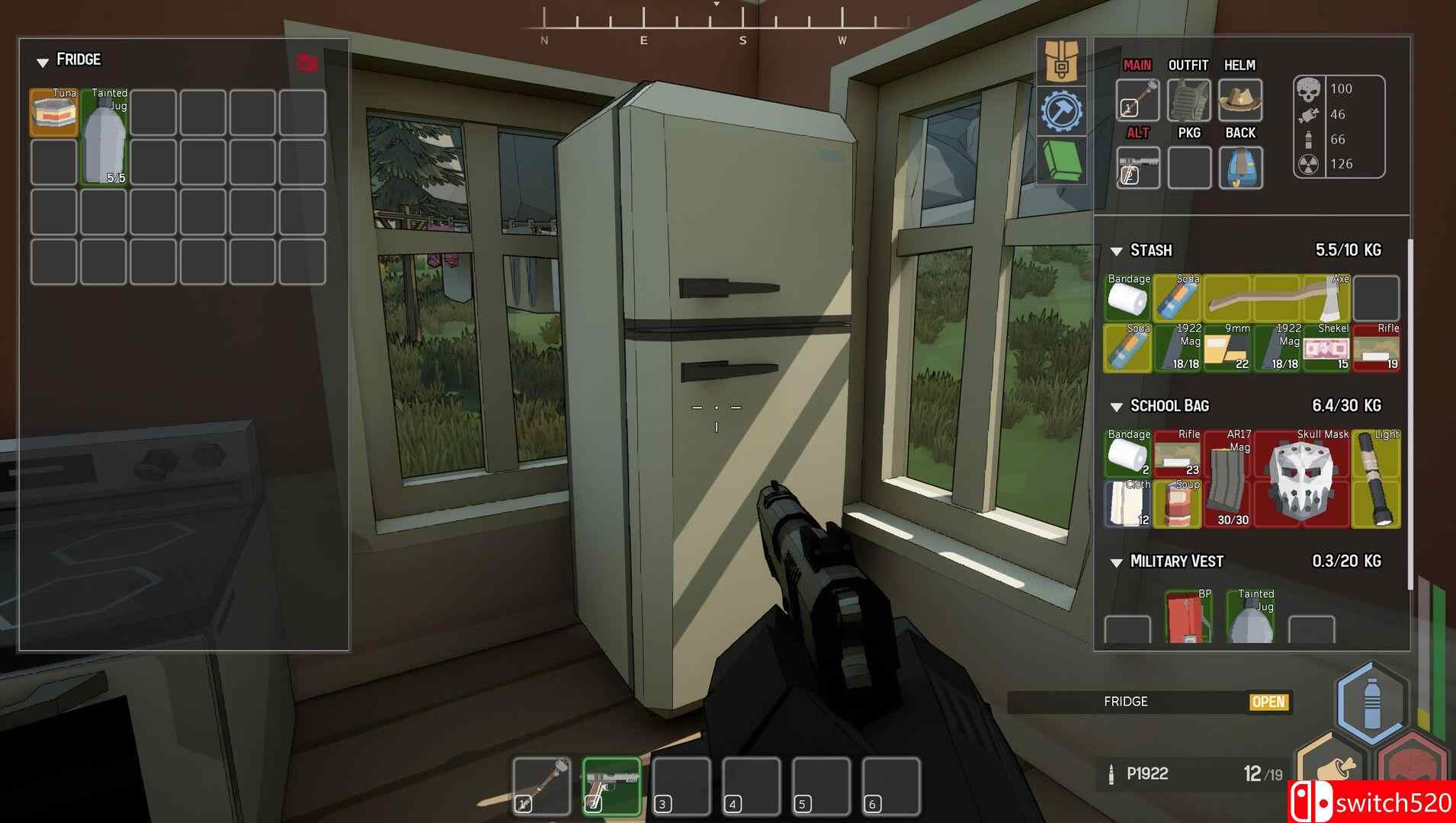The image size is (1456, 823).
Task: Activate hotbar slot 2 with the pistol
Action: tap(610, 785)
